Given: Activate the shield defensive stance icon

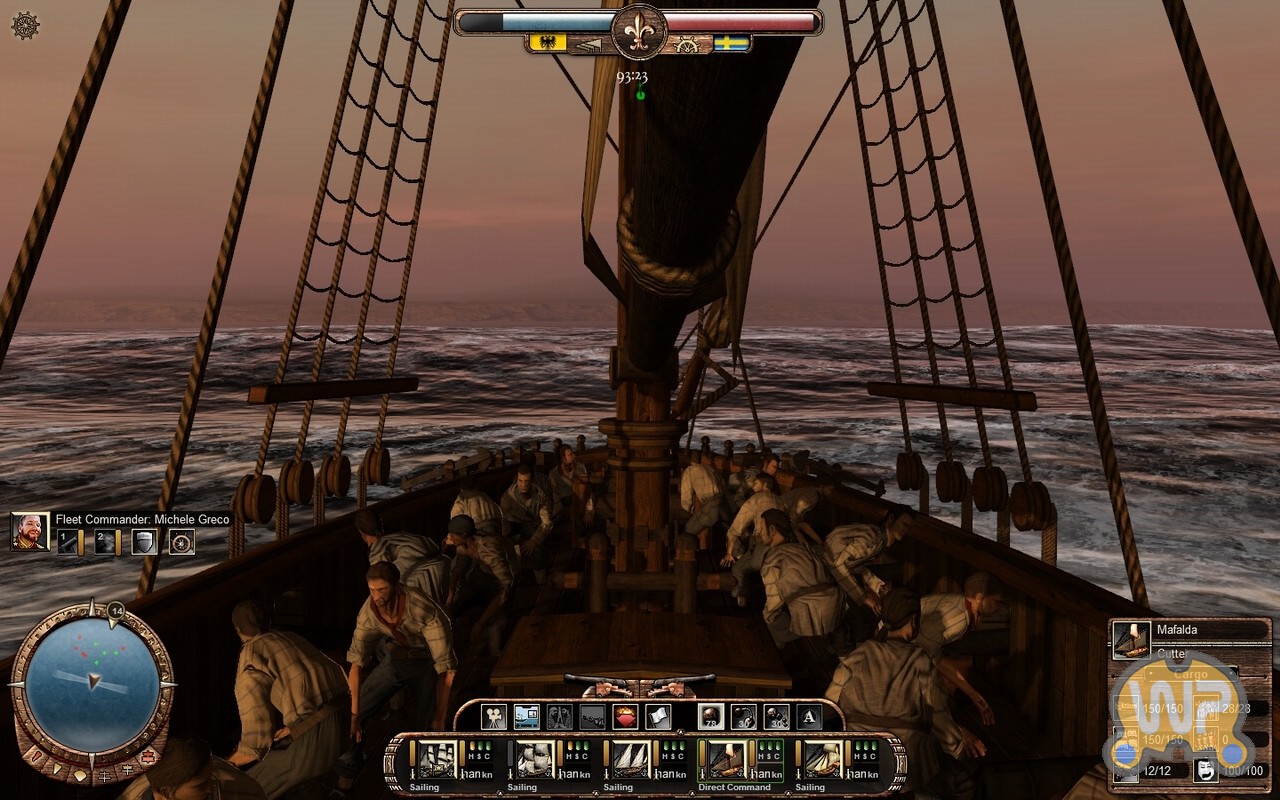Looking at the screenshot, I should 145,542.
